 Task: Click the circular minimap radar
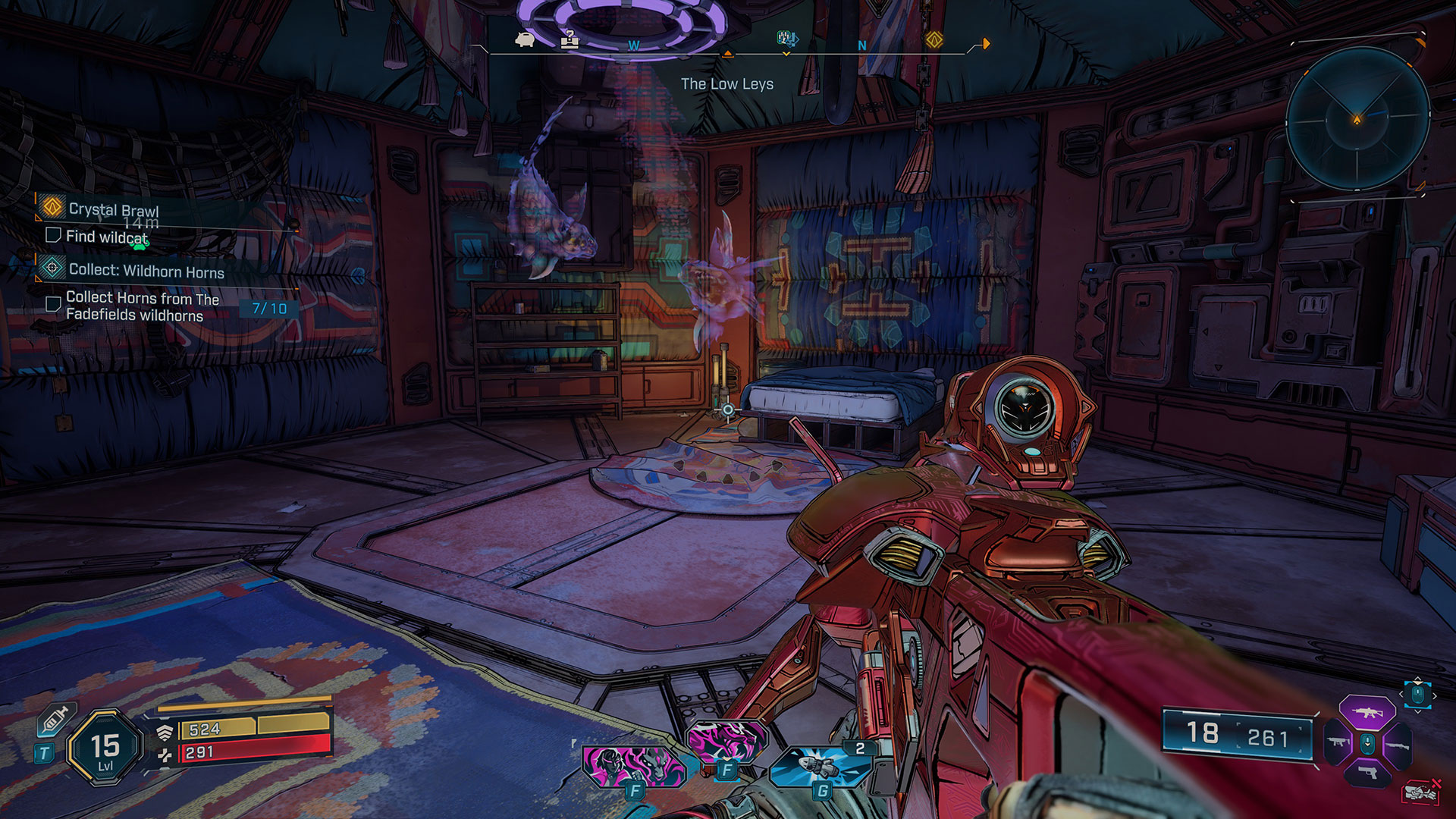(1357, 118)
